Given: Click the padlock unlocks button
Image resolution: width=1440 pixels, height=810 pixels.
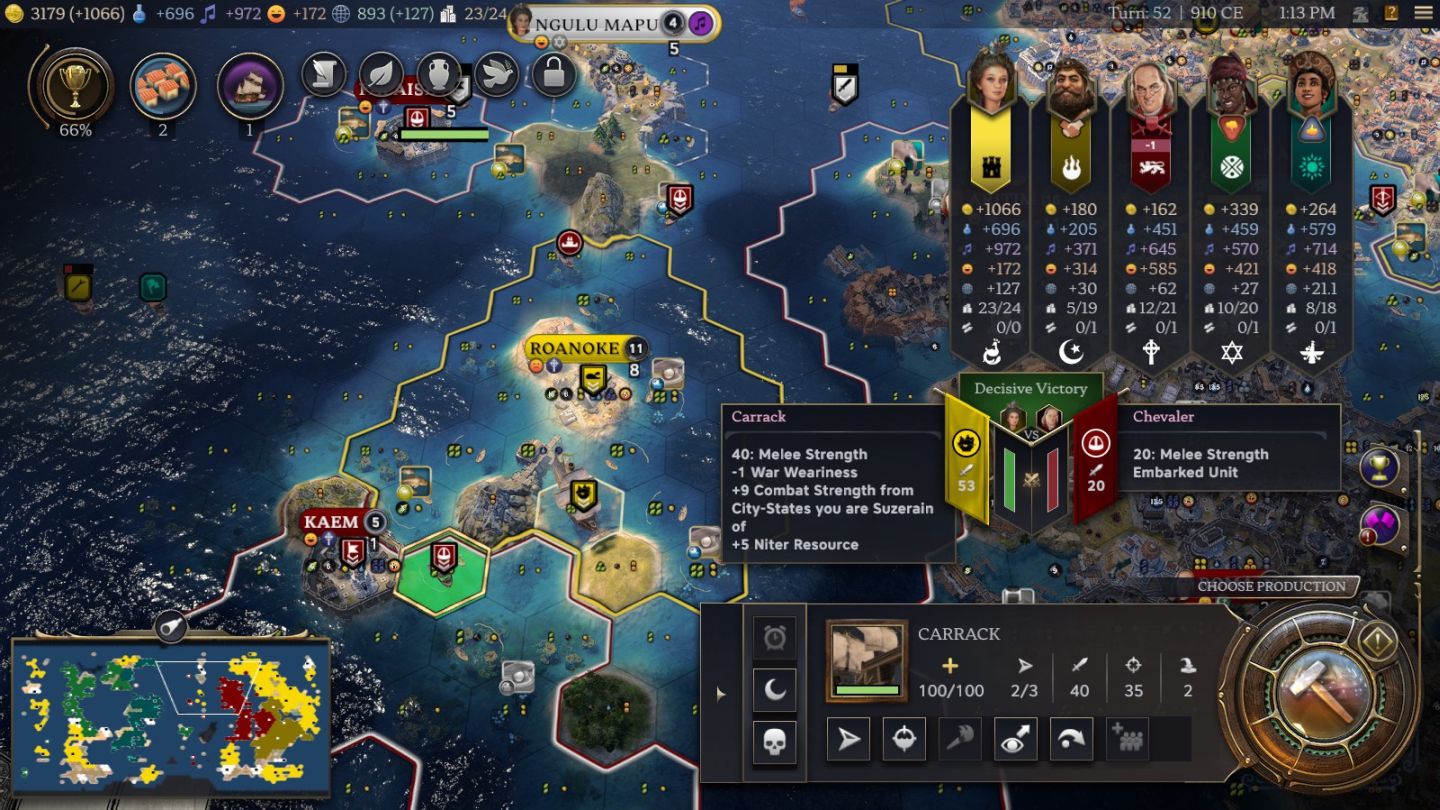Looking at the screenshot, I should (x=553, y=74).
